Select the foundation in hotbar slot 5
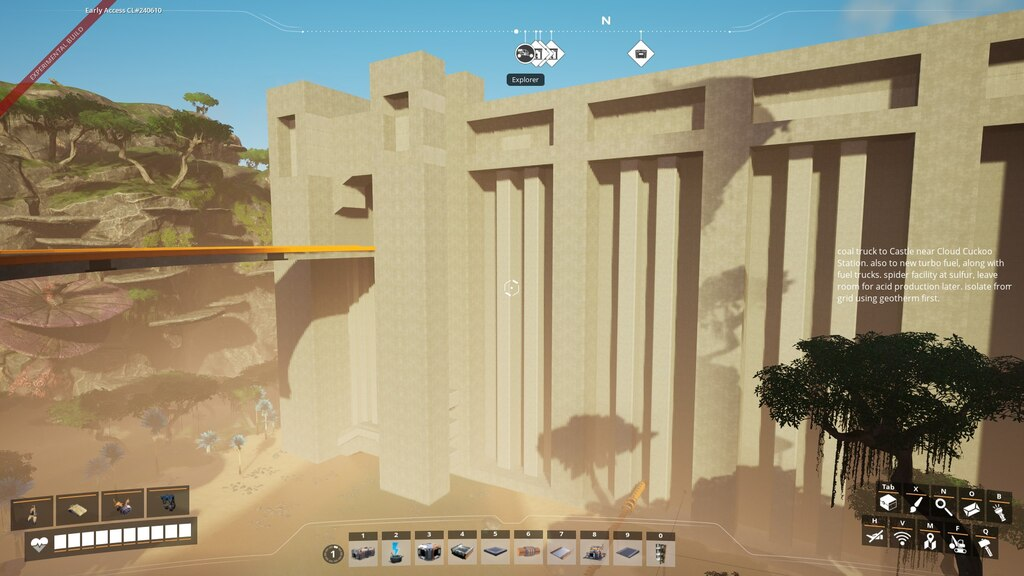The image size is (1024, 576). click(x=494, y=553)
